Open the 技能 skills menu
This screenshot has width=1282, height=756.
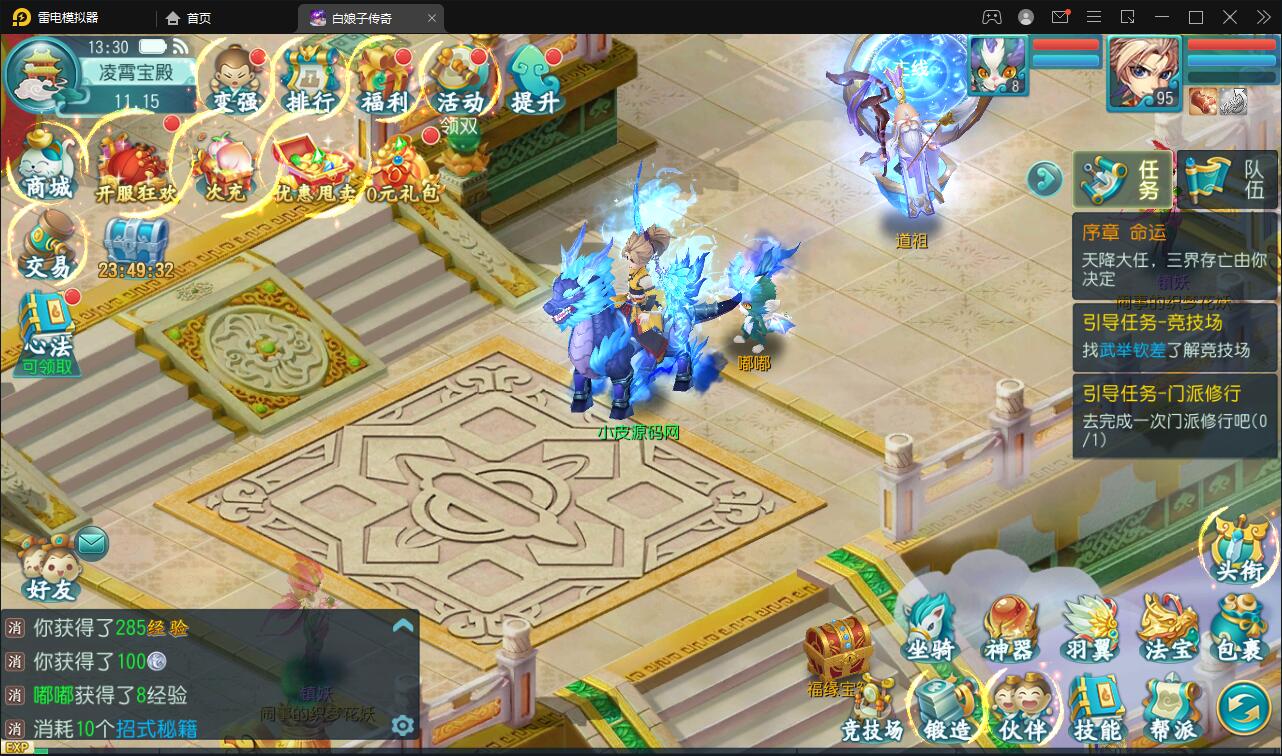pos(1097,708)
